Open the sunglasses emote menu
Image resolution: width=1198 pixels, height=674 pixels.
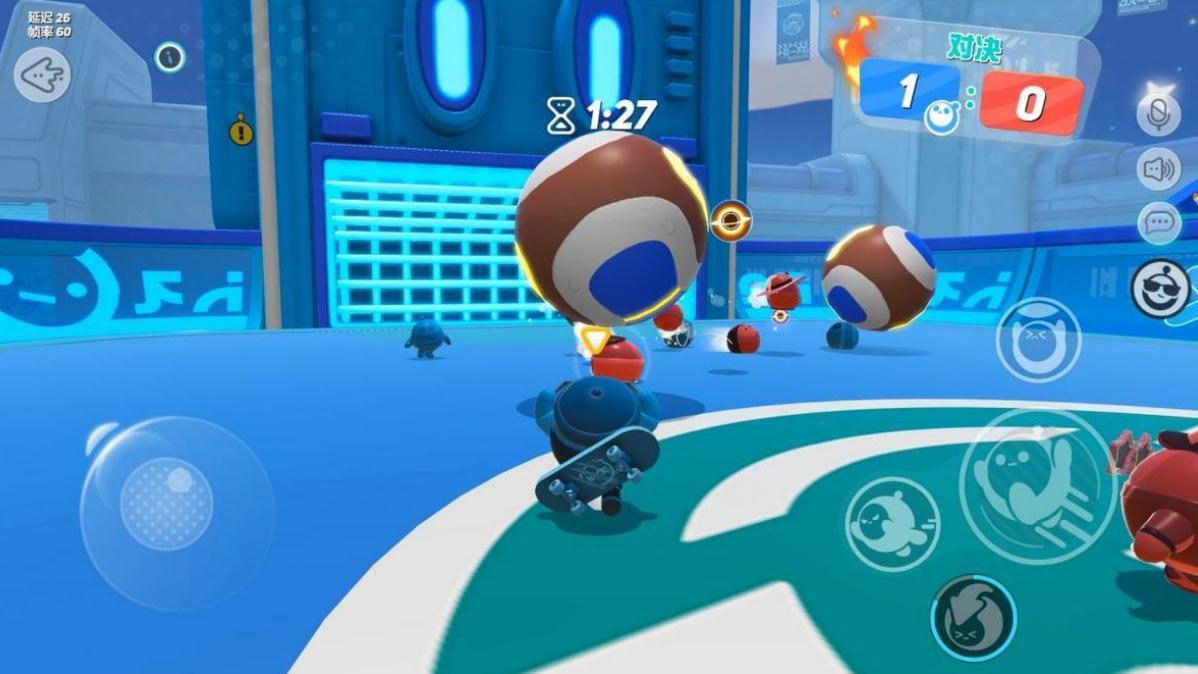click(1160, 289)
